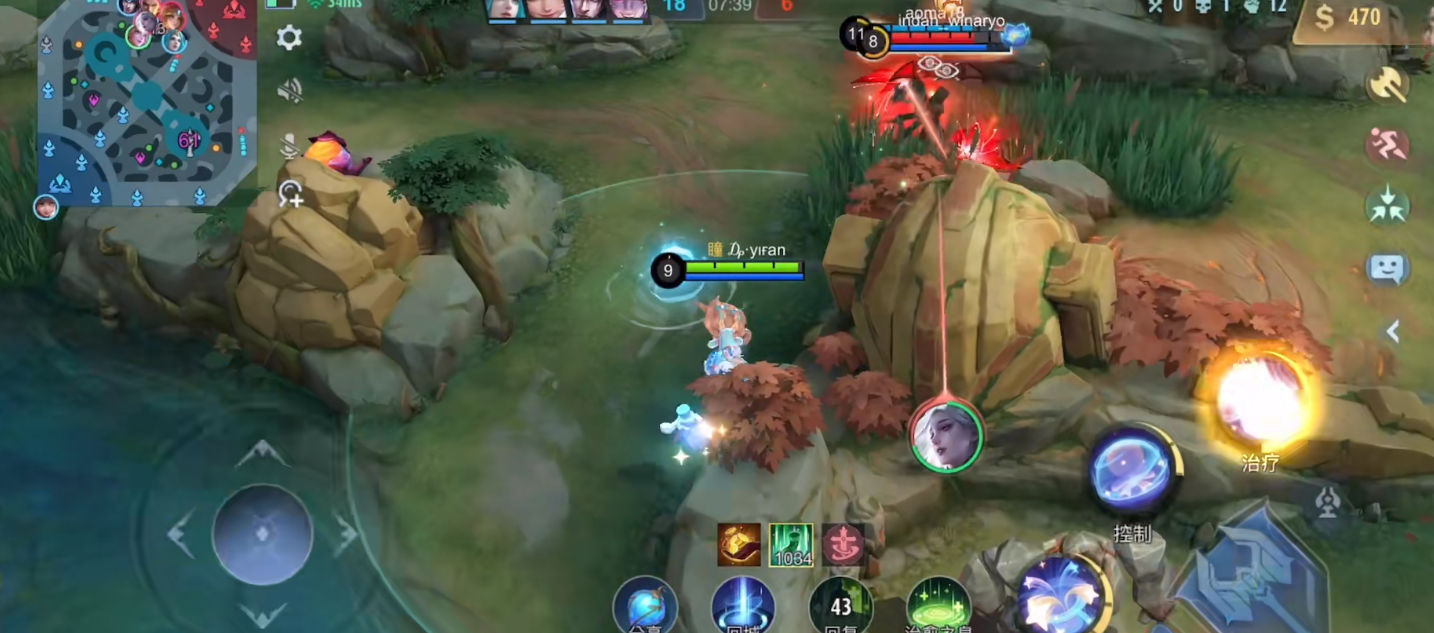Activate the green healing circle skill
The width and height of the screenshot is (1434, 633).
(938, 606)
